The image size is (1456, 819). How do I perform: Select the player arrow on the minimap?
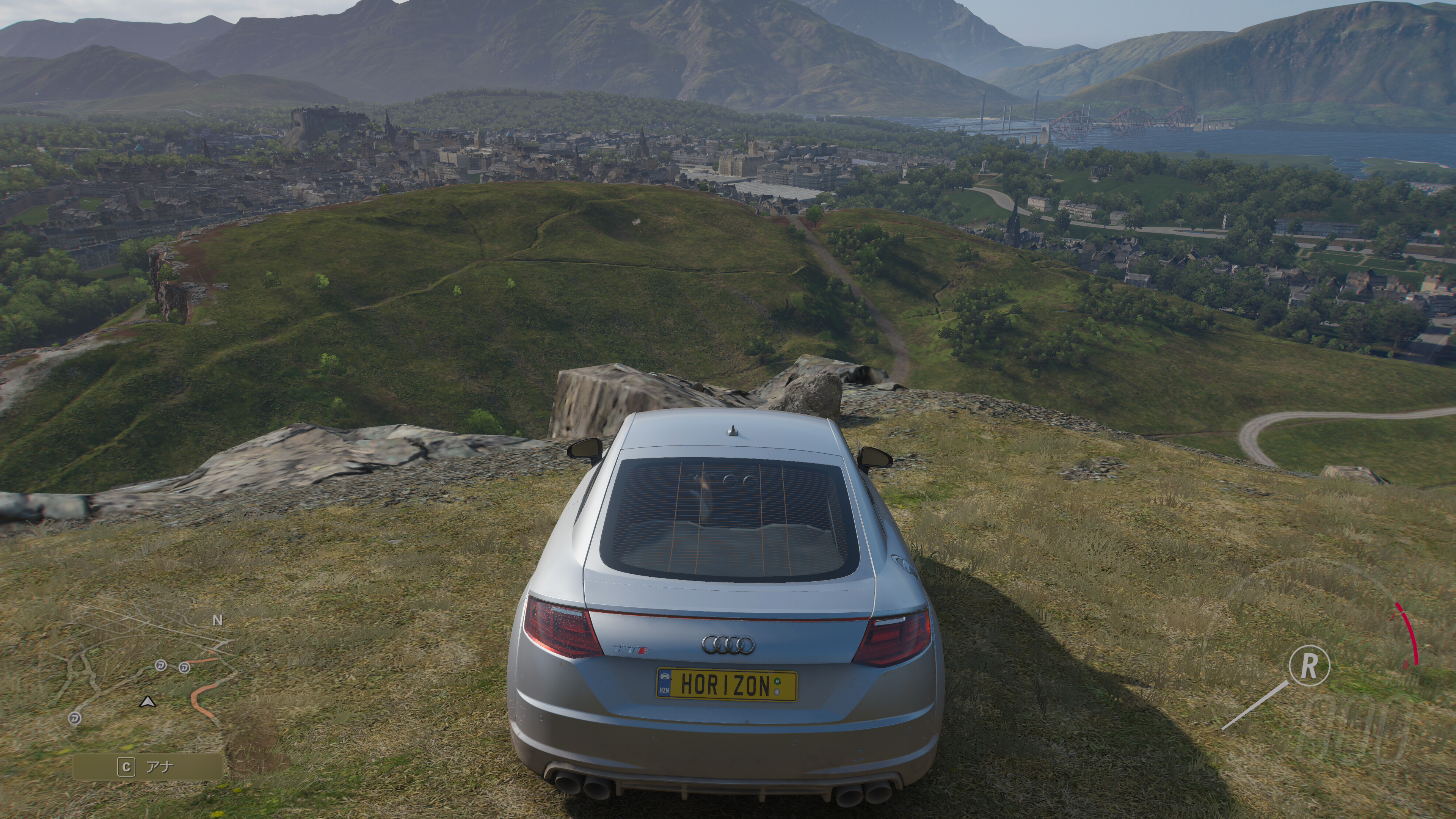(x=147, y=702)
